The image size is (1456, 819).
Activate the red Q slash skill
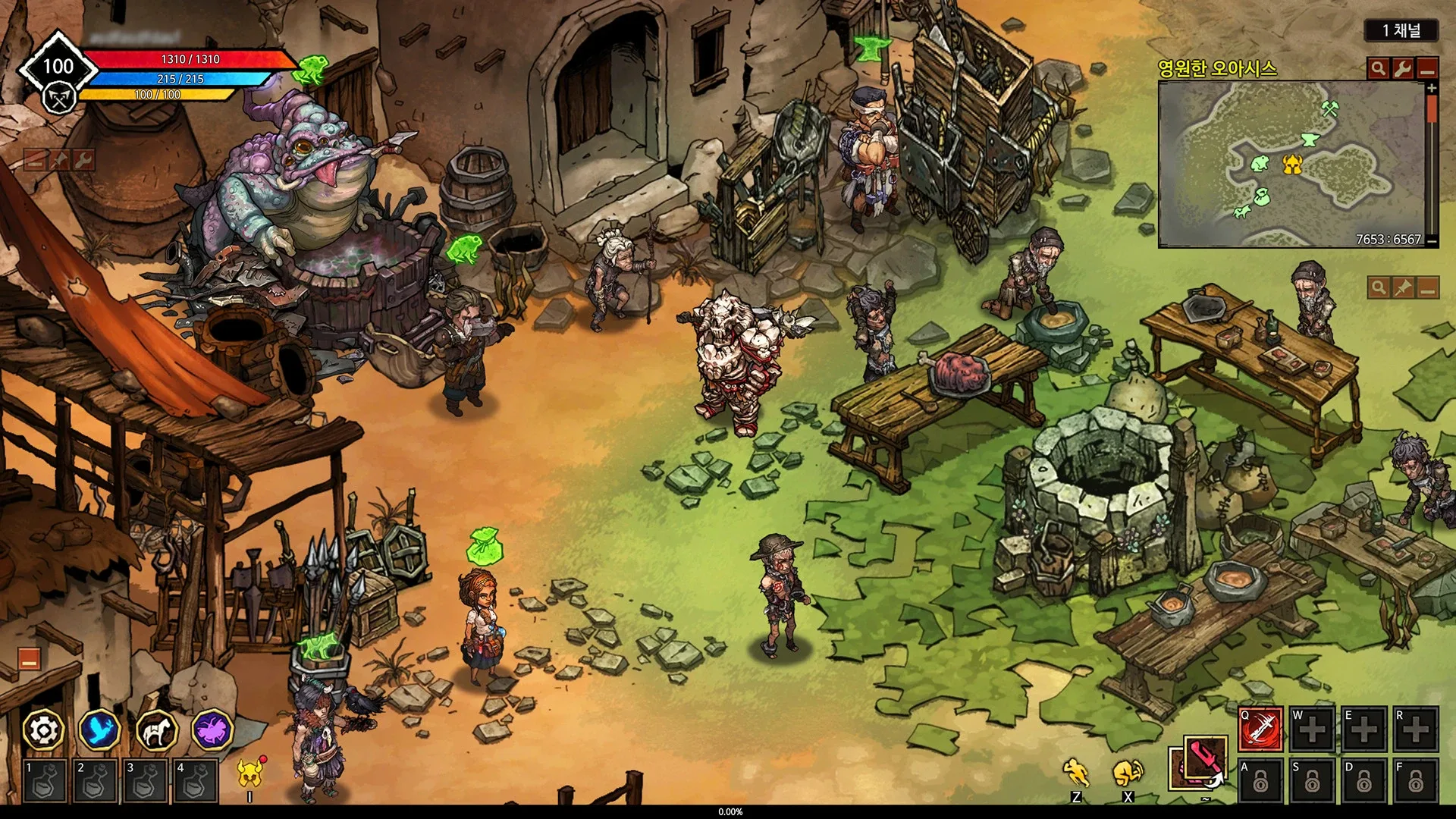[x=1260, y=730]
